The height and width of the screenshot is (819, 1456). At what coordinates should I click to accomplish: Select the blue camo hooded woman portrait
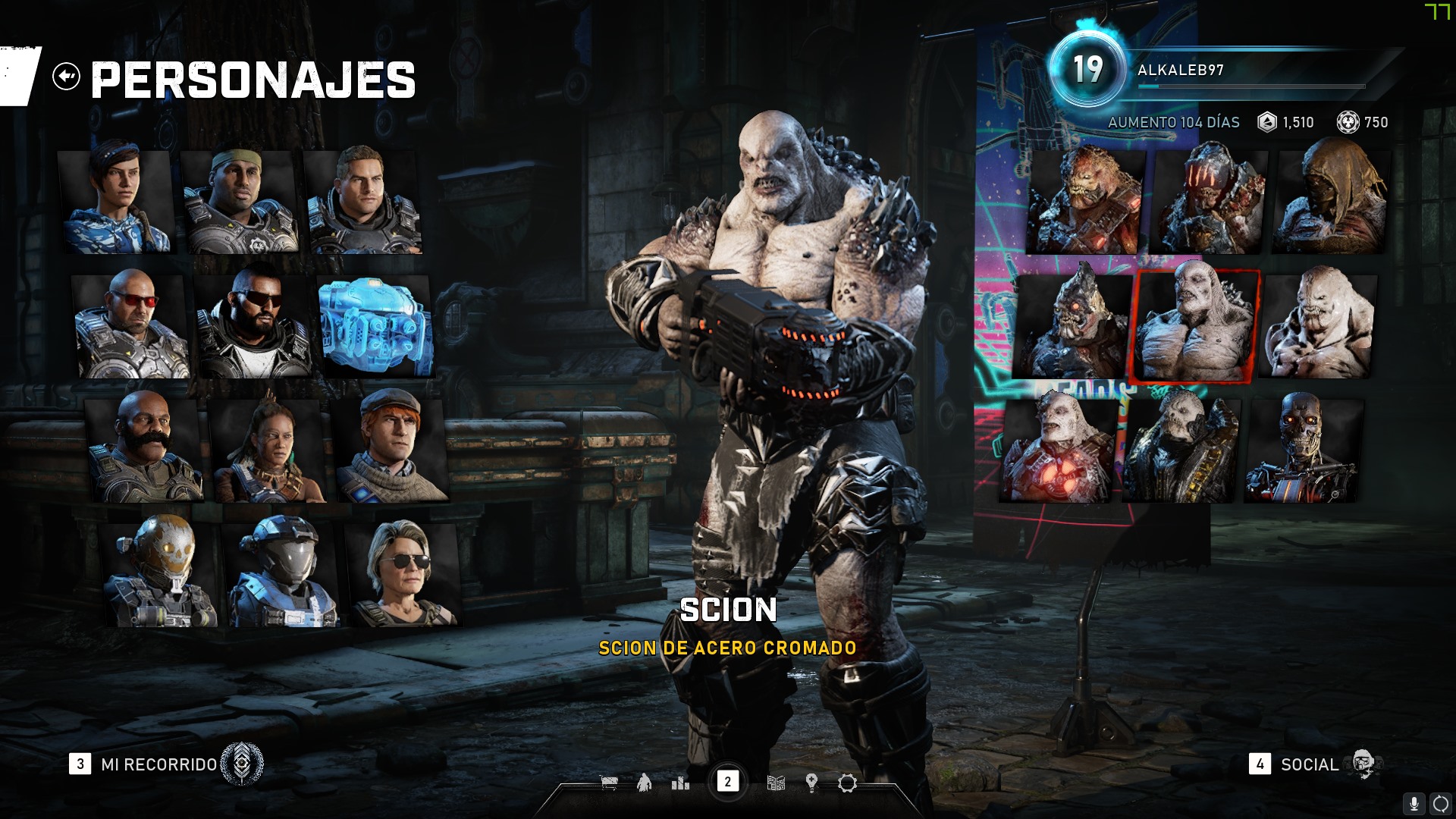coord(117,201)
